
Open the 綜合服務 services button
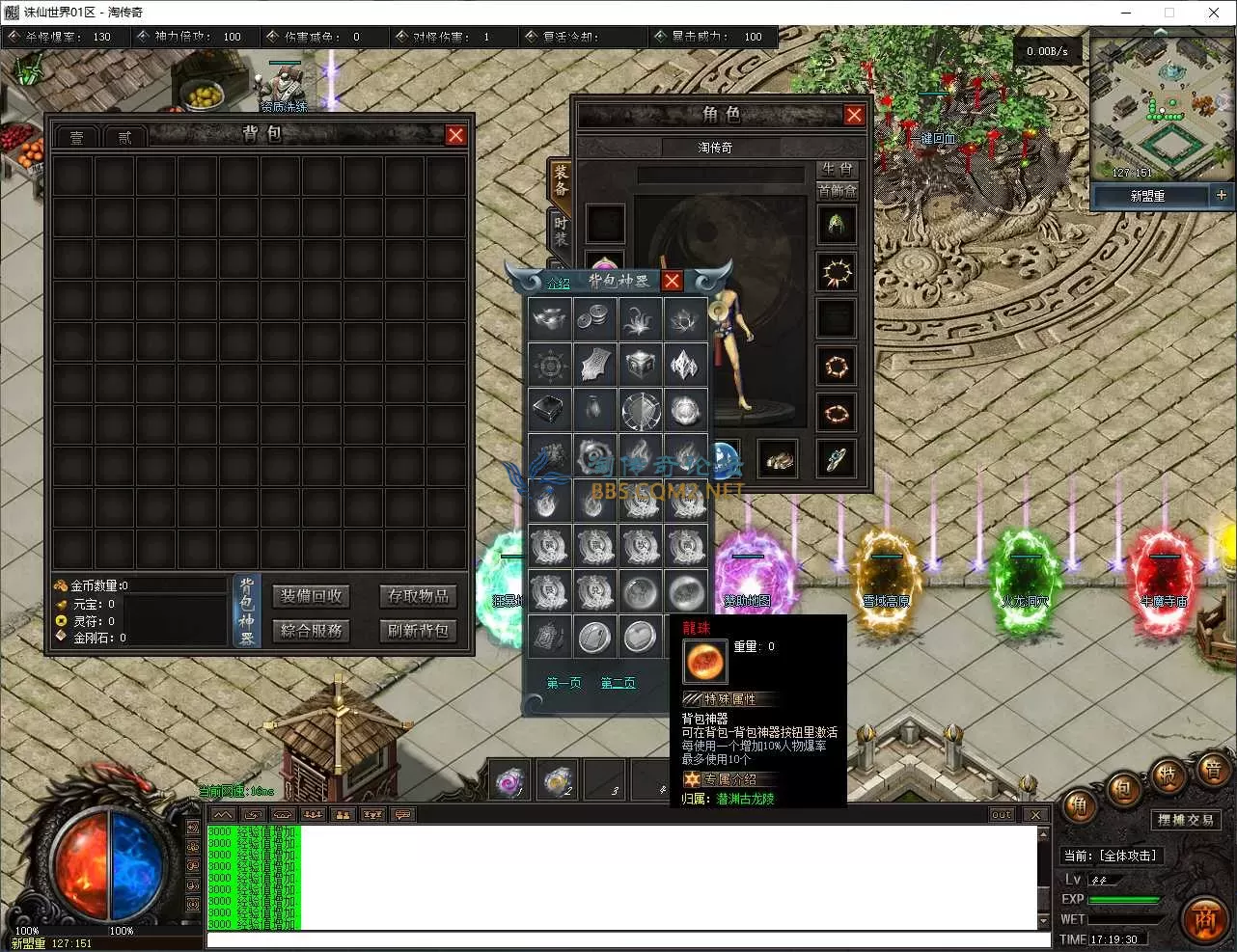tap(312, 631)
